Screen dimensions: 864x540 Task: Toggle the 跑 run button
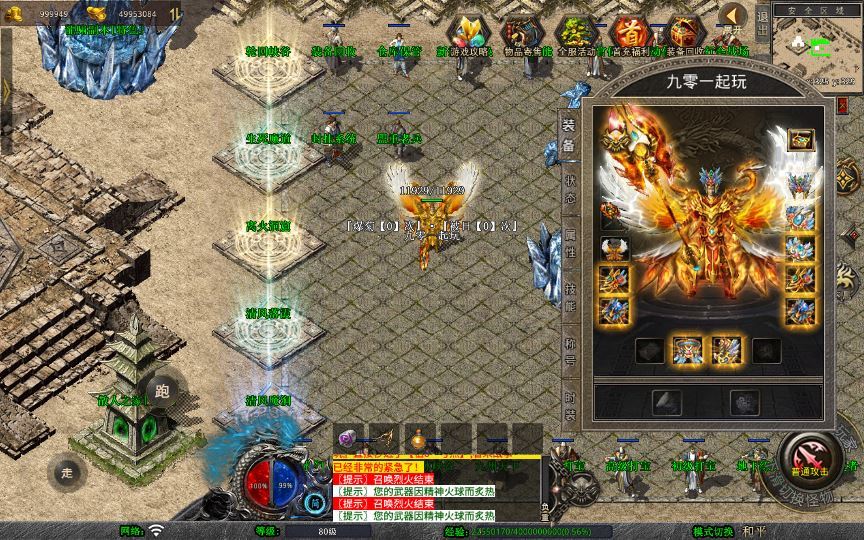[163, 391]
